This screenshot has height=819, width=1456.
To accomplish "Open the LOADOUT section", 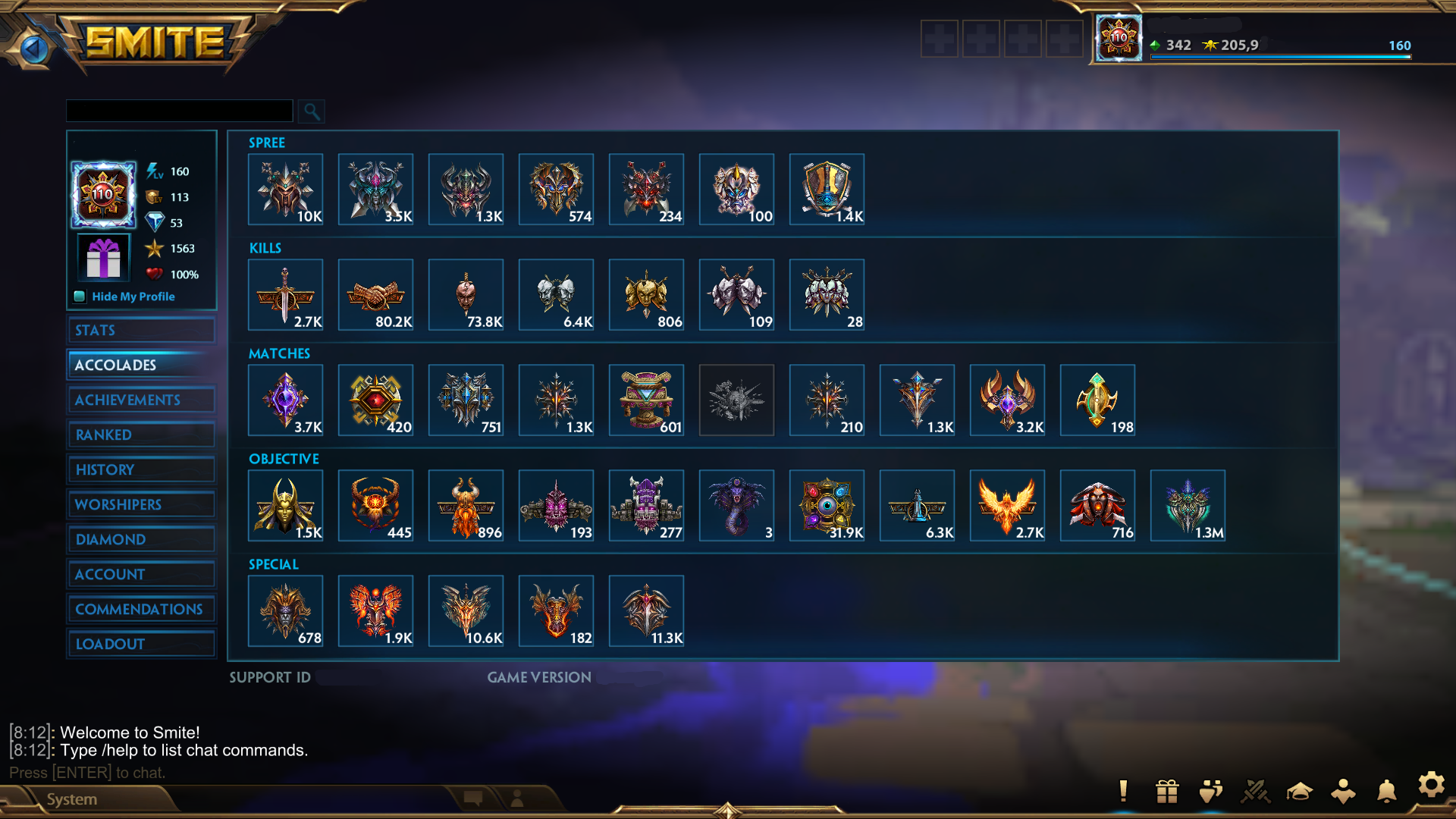I will tap(141, 644).
